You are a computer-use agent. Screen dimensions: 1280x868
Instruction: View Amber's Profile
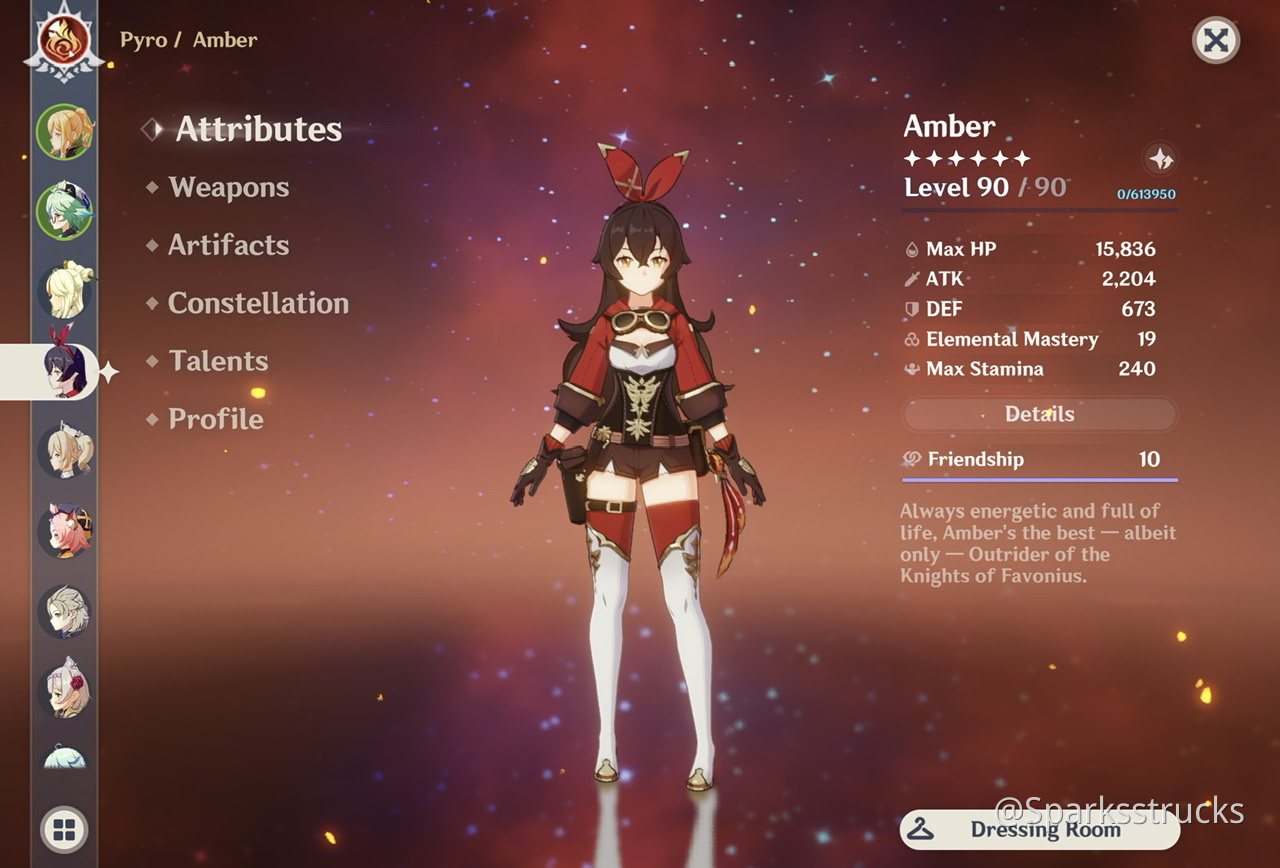pos(215,420)
